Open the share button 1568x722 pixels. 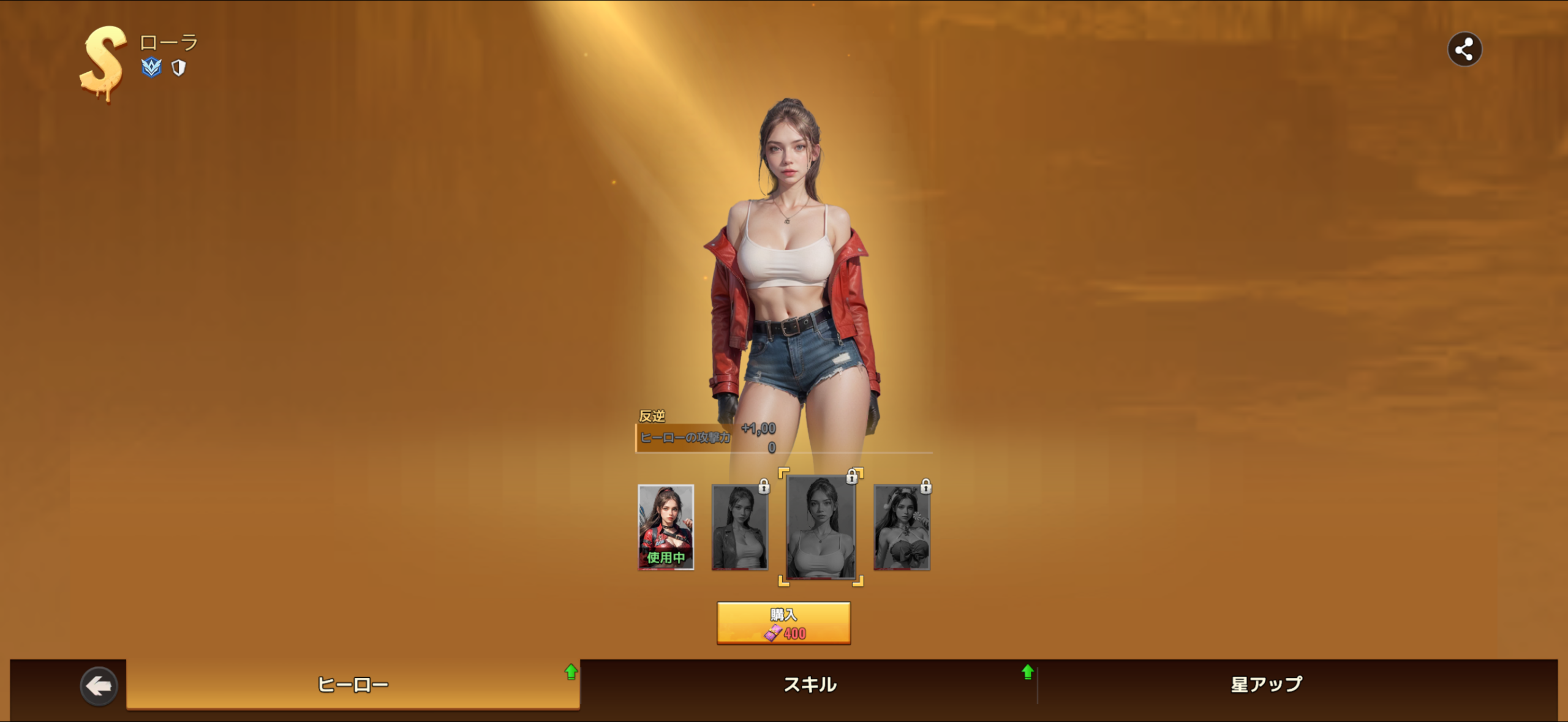tap(1464, 50)
